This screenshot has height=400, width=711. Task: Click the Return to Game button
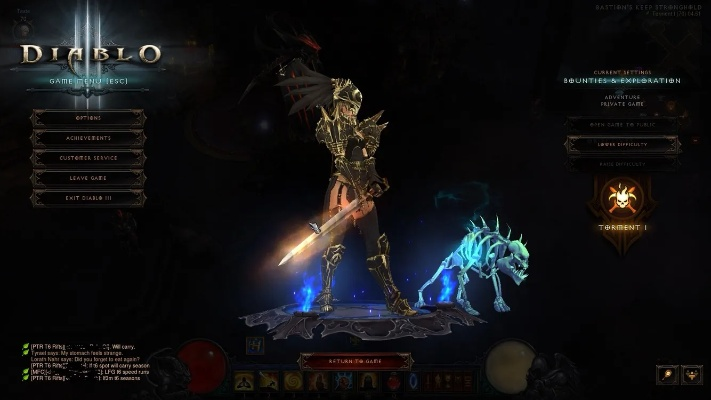pyautogui.click(x=355, y=360)
